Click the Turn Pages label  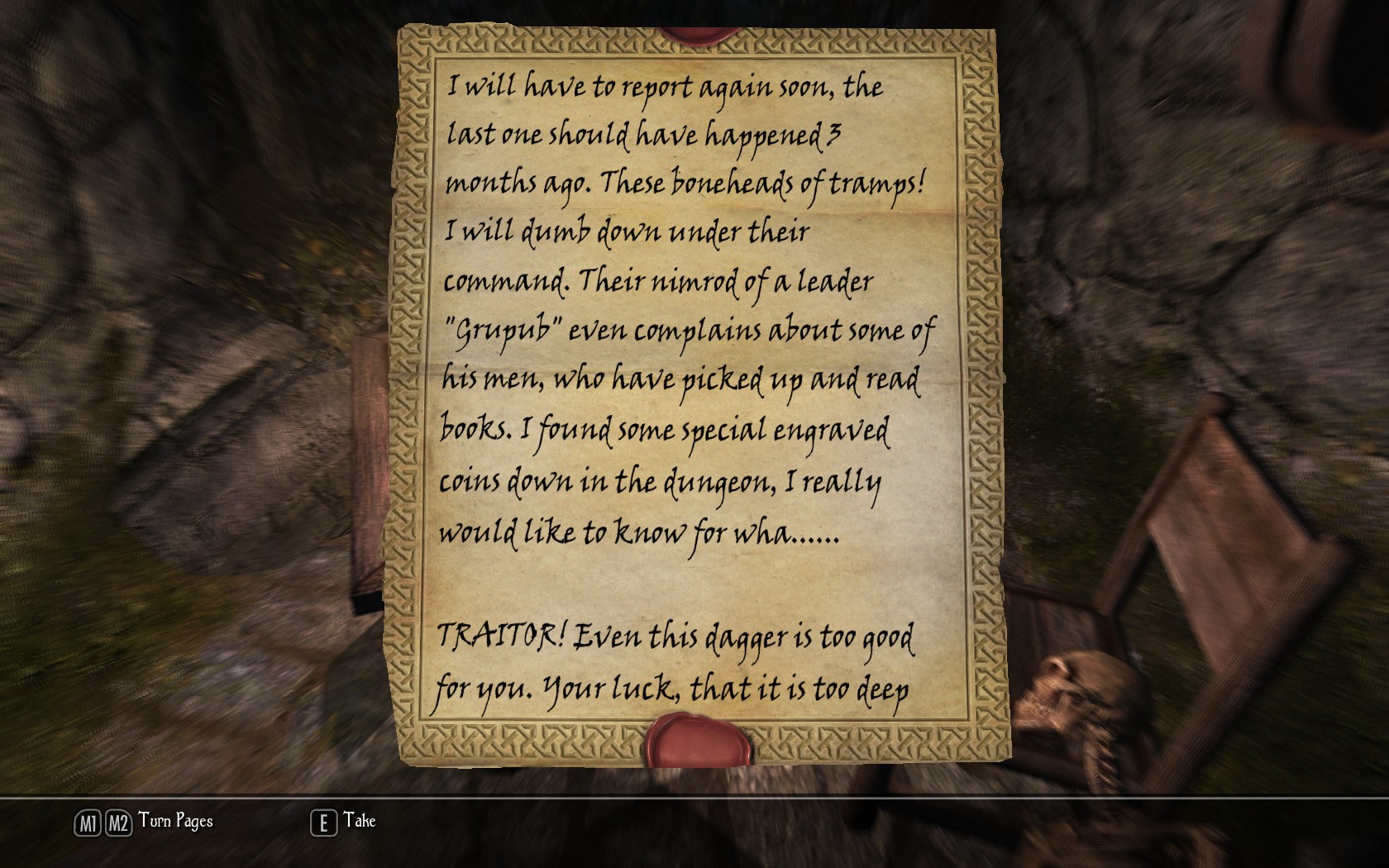(175, 821)
